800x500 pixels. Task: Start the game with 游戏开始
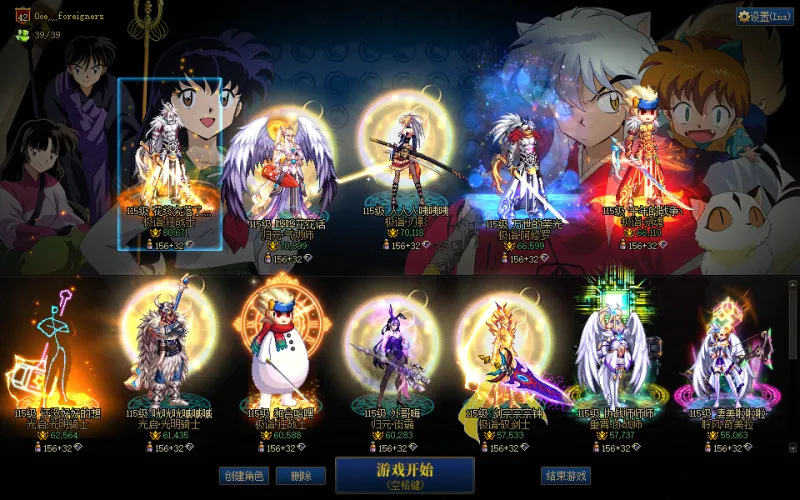[x=404, y=474]
